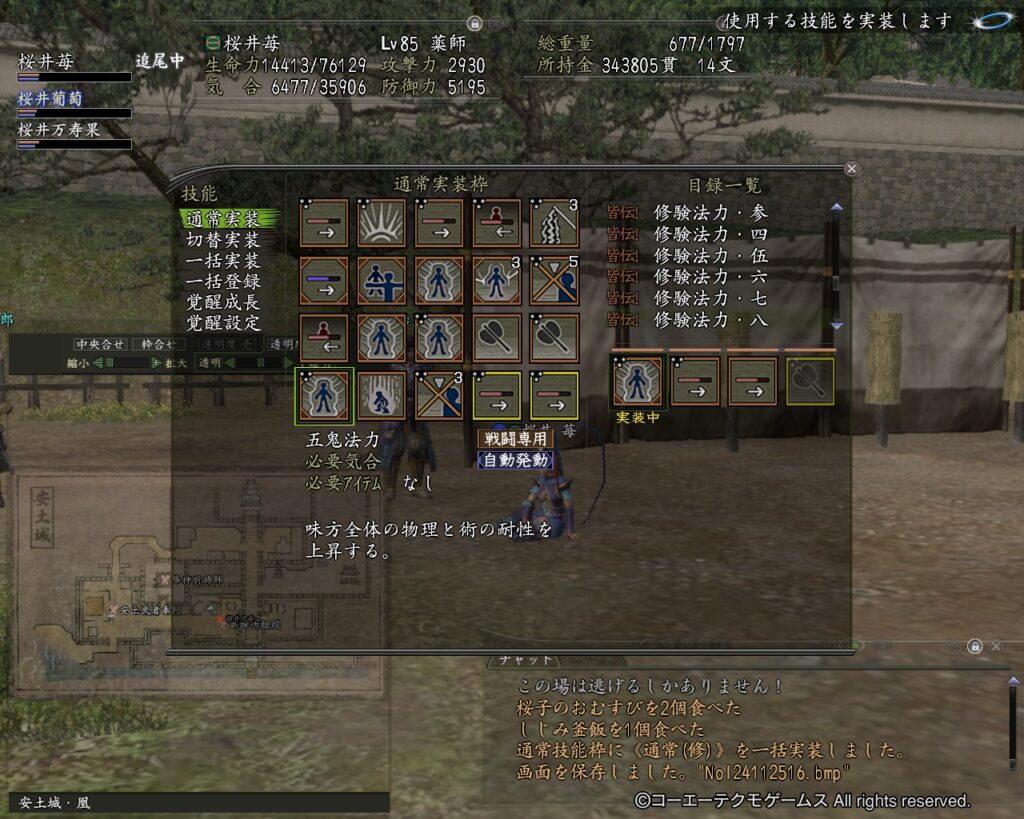Click the radiating sunburst skill icon
The height and width of the screenshot is (819, 1024).
381,223
